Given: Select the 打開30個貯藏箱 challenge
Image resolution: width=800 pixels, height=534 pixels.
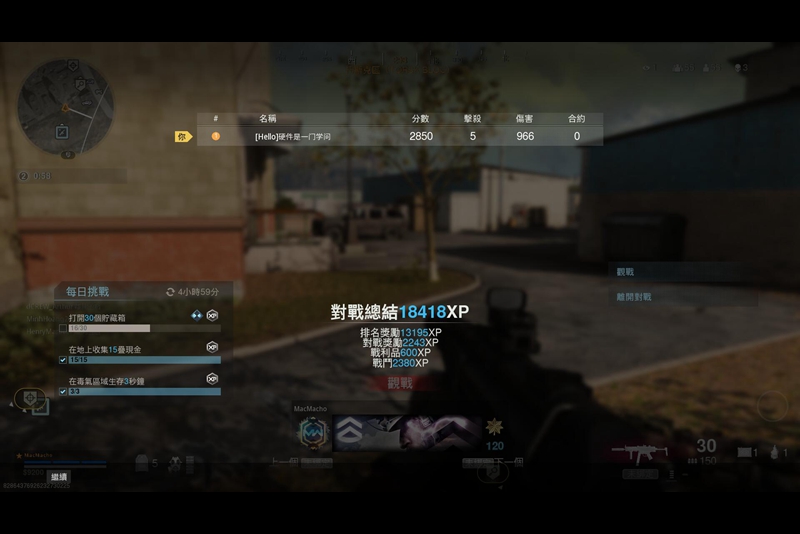Looking at the screenshot, I should point(97,318).
